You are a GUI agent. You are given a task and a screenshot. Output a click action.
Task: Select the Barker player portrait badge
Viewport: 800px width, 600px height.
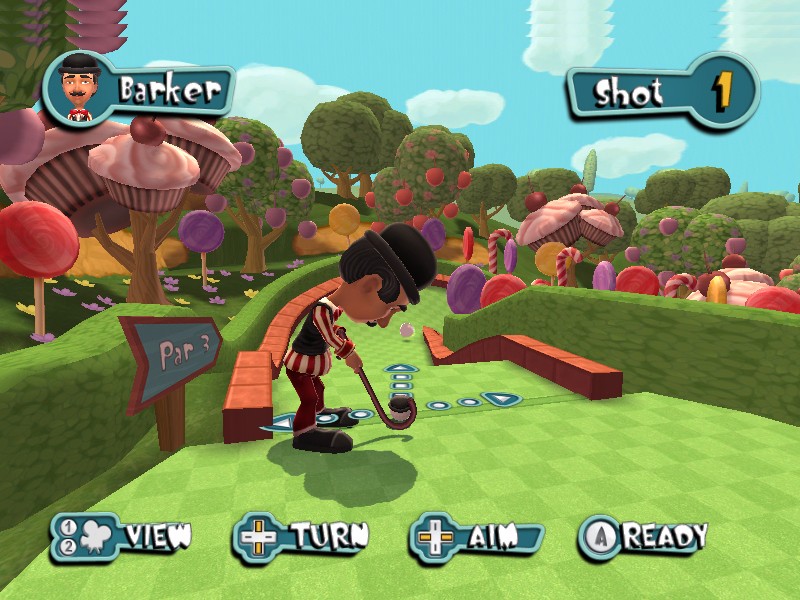point(76,90)
